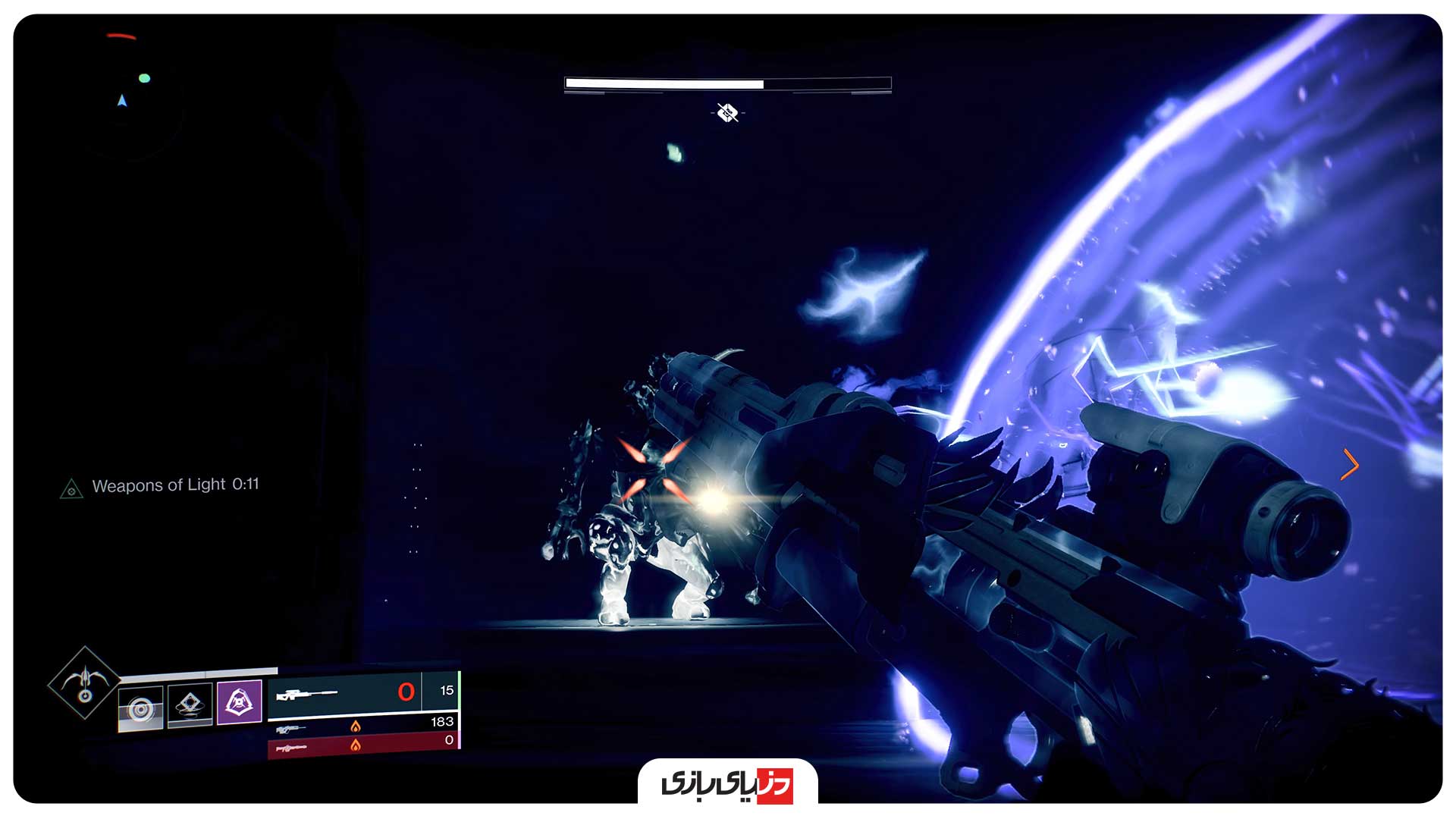1456x819 pixels.
Task: Click the crossed-out eye boss immunity icon
Action: pyautogui.click(x=726, y=114)
